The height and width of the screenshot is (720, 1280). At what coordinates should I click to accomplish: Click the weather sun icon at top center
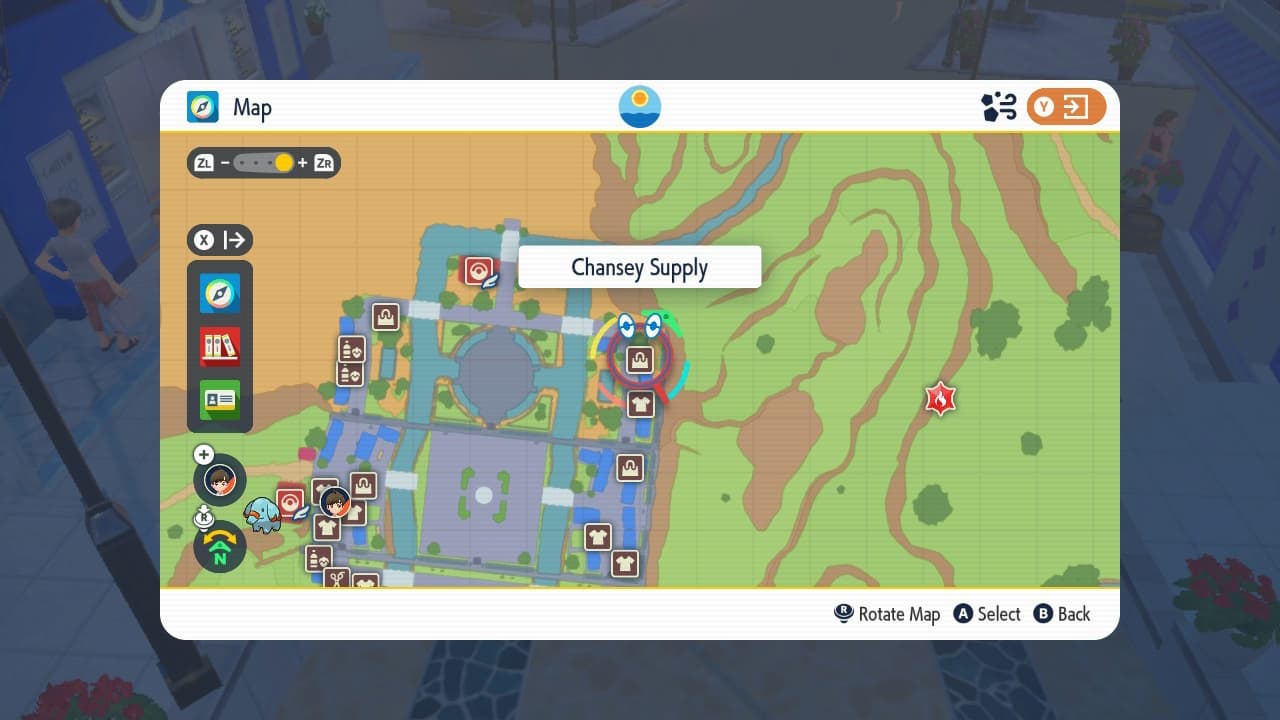click(x=638, y=106)
